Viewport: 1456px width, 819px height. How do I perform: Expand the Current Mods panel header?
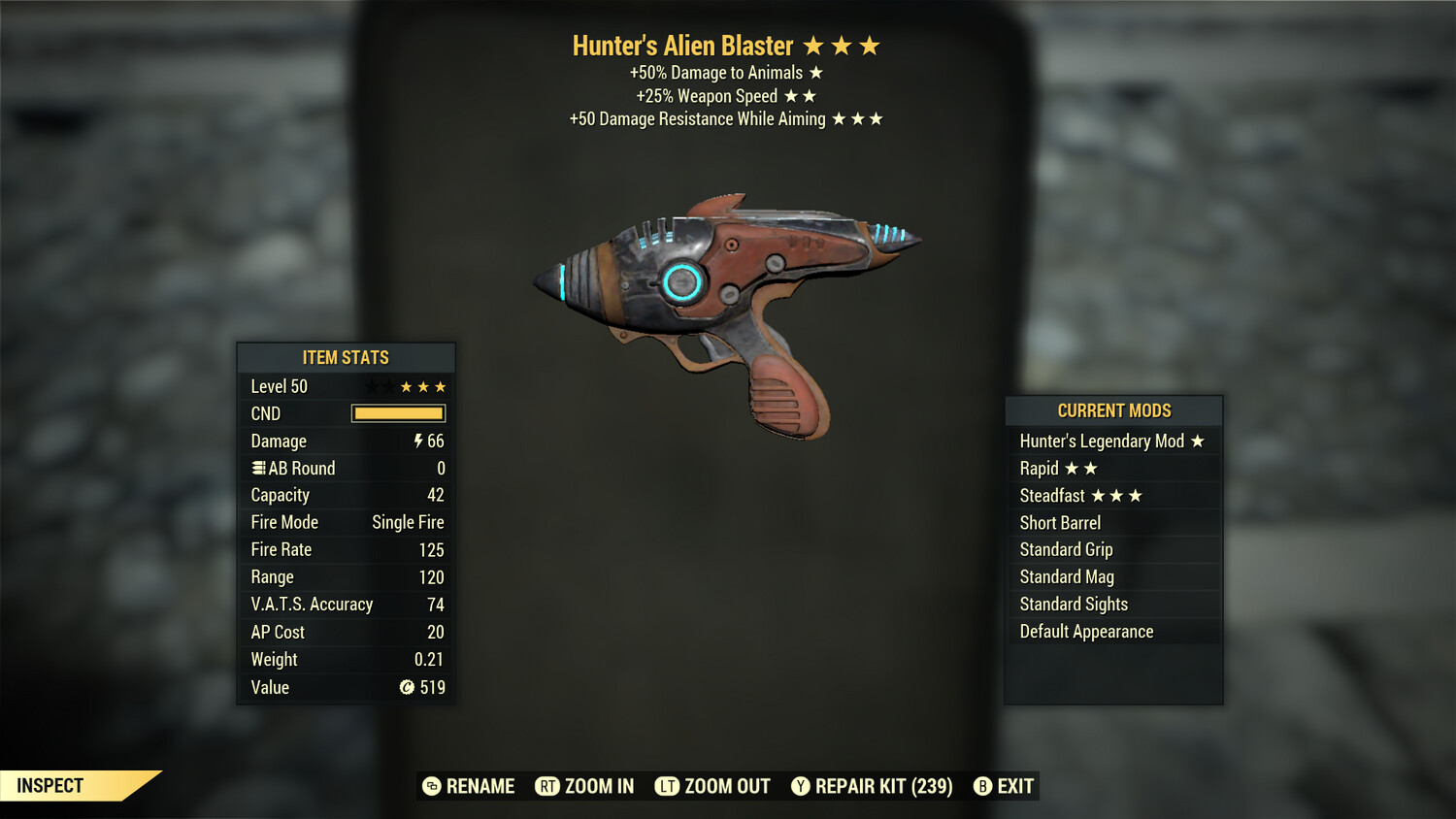[1113, 410]
